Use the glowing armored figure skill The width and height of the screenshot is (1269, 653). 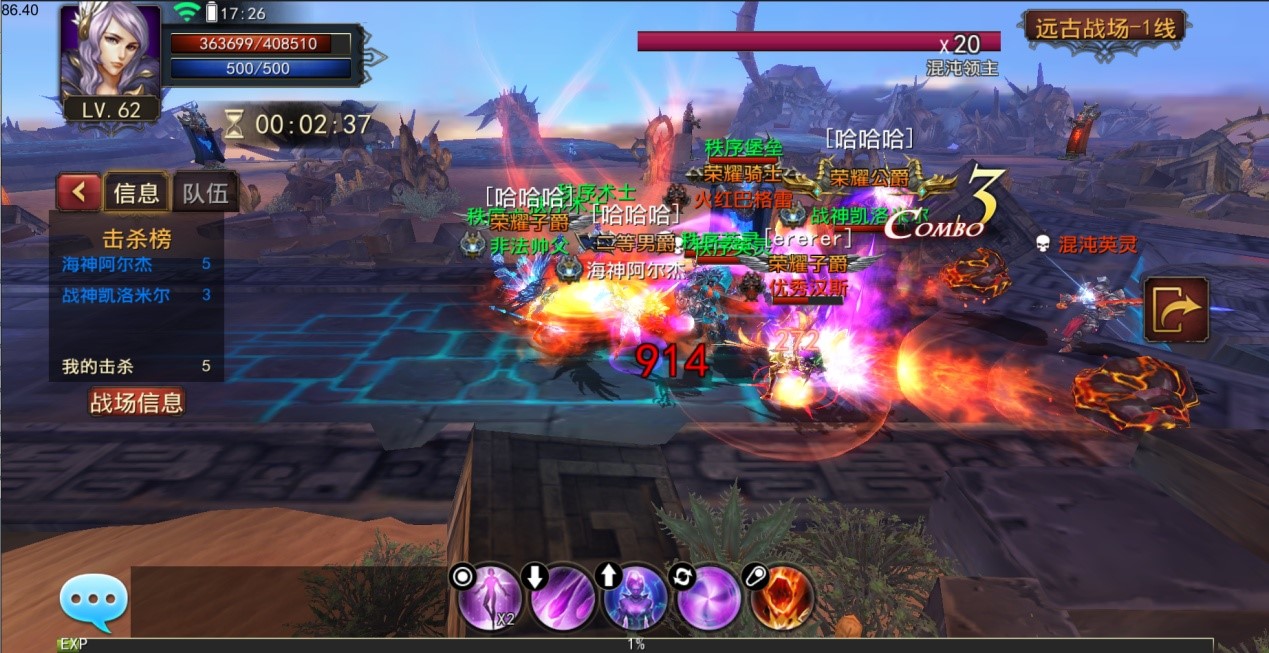(636, 599)
